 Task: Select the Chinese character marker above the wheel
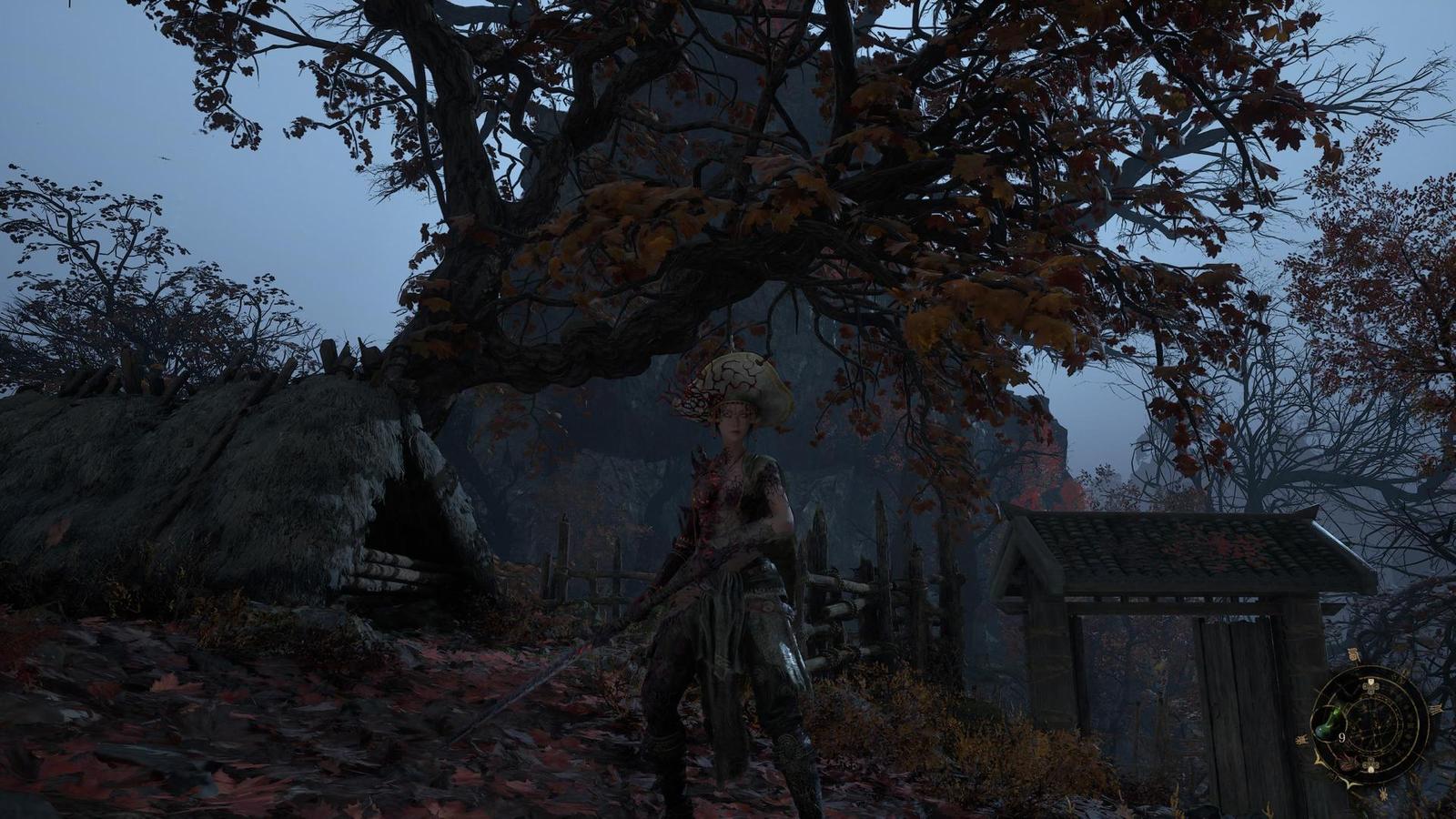(1354, 652)
